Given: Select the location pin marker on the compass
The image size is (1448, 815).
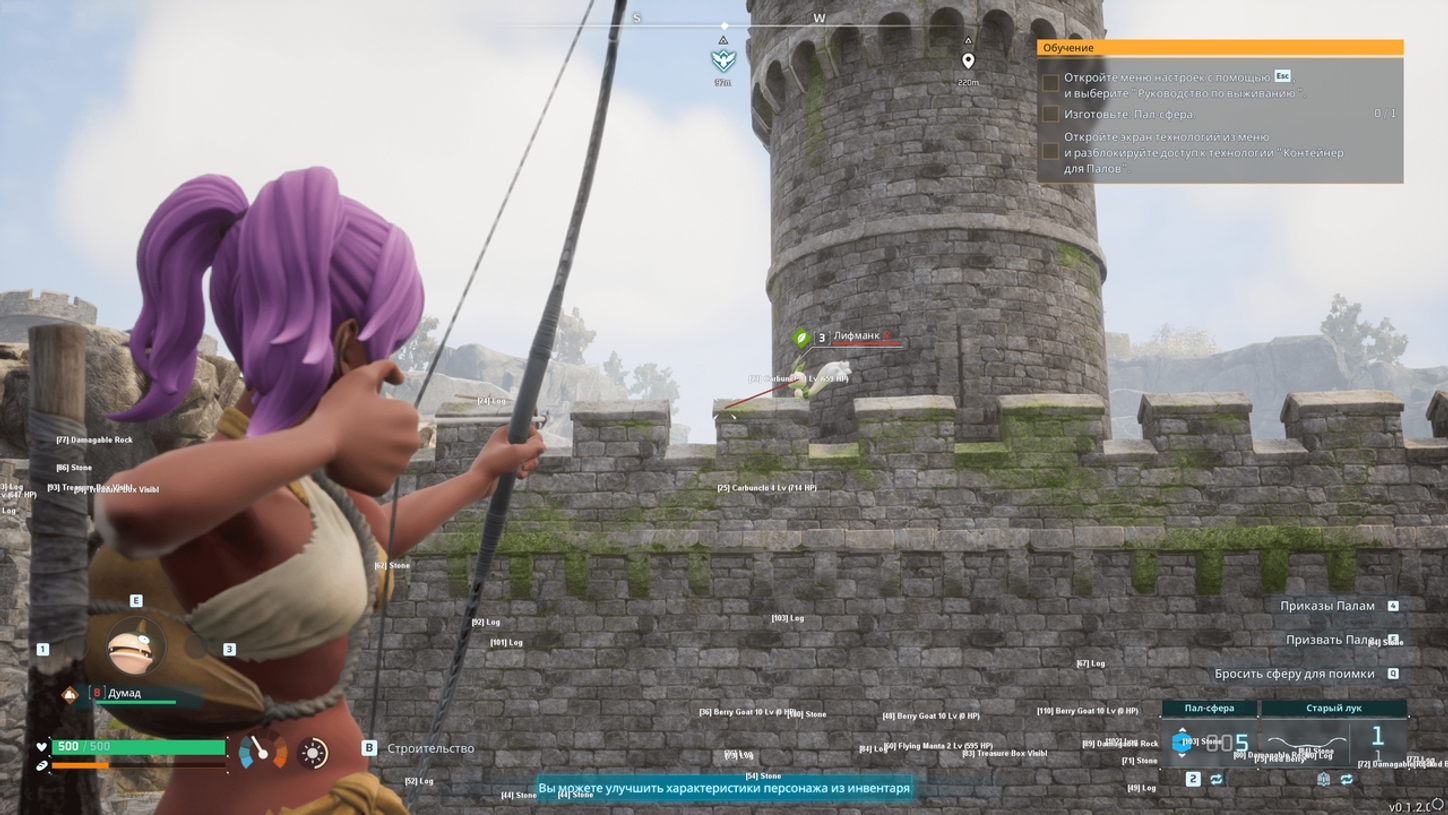Looking at the screenshot, I should pyautogui.click(x=968, y=62).
